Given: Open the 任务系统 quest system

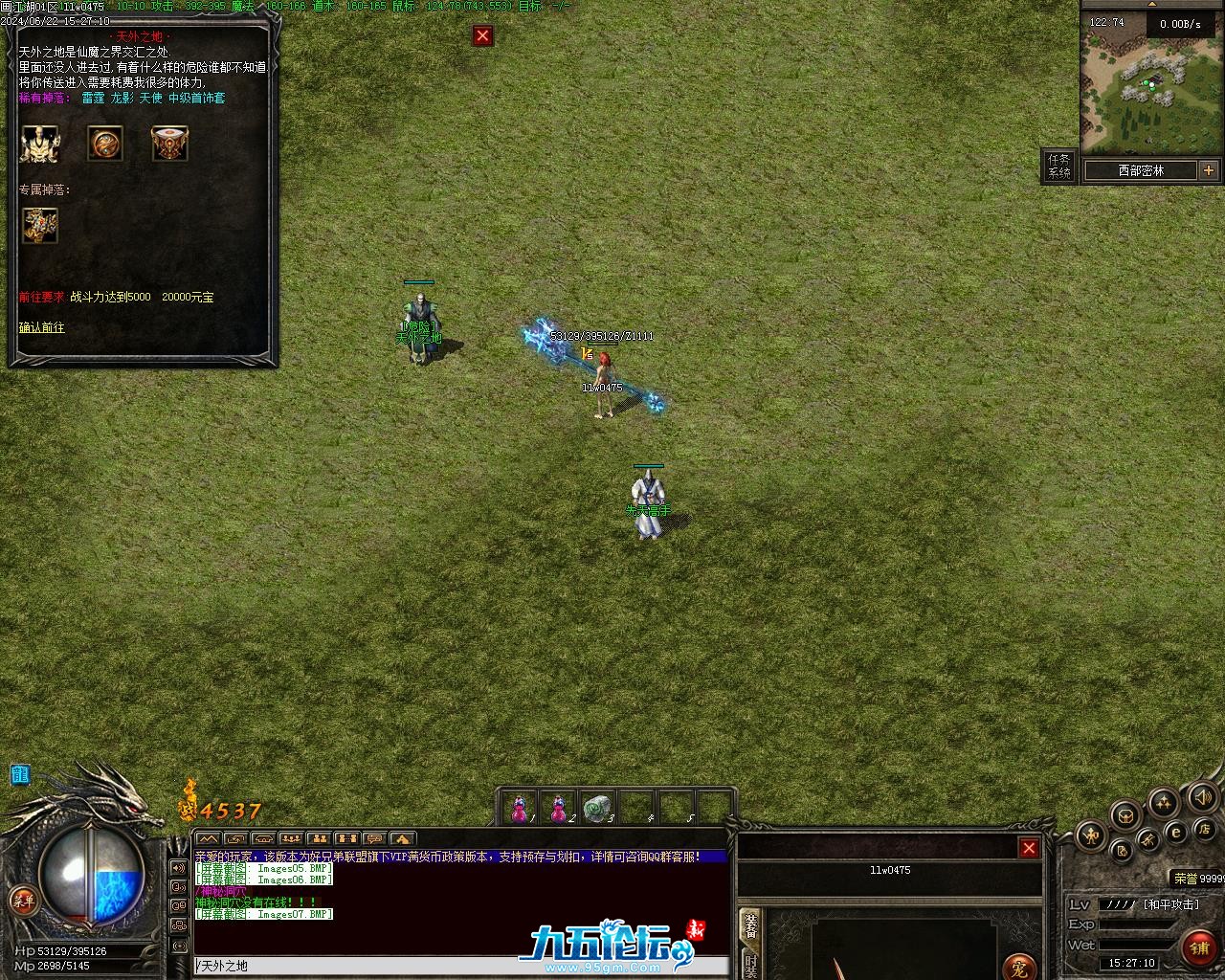Looking at the screenshot, I should point(1058,167).
